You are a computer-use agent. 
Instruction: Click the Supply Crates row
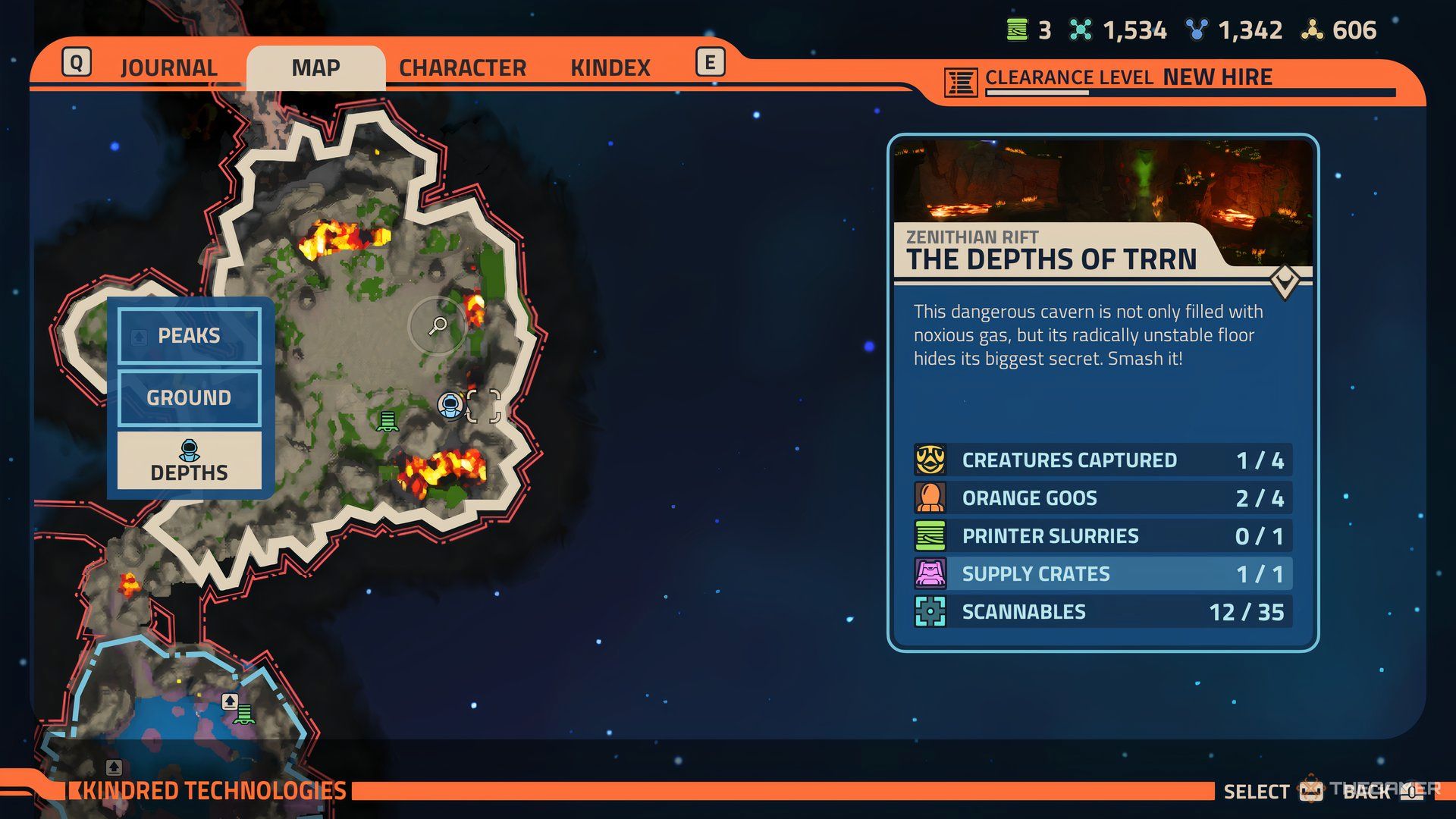(1103, 574)
